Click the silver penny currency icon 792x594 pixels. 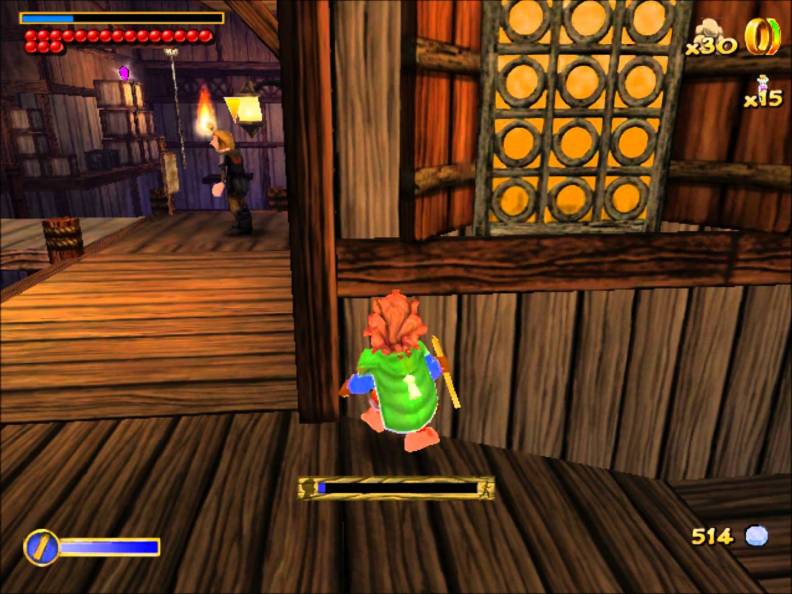(756, 536)
